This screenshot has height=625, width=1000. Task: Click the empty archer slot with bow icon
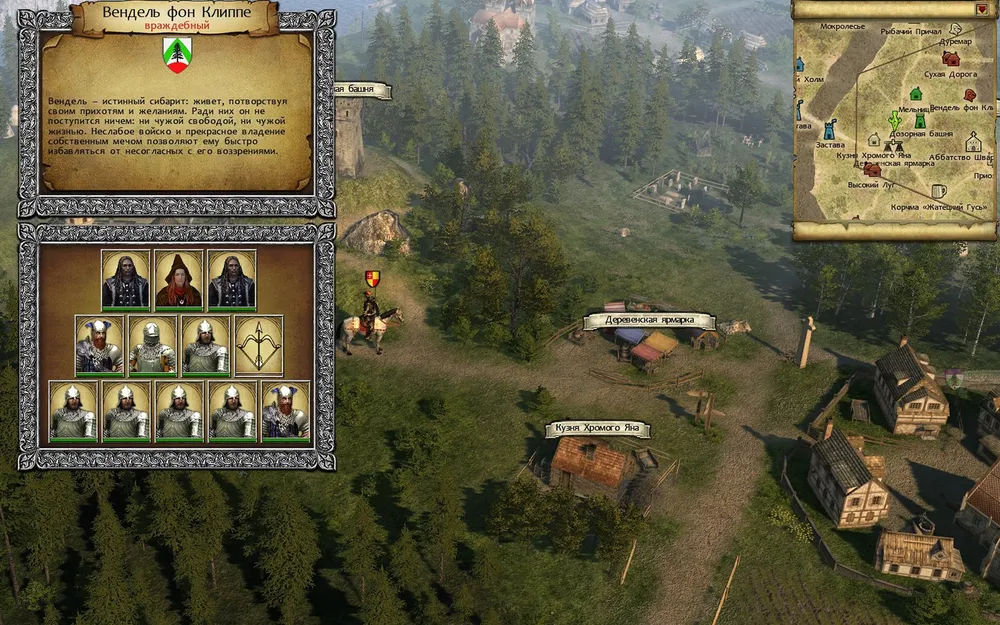pos(259,345)
